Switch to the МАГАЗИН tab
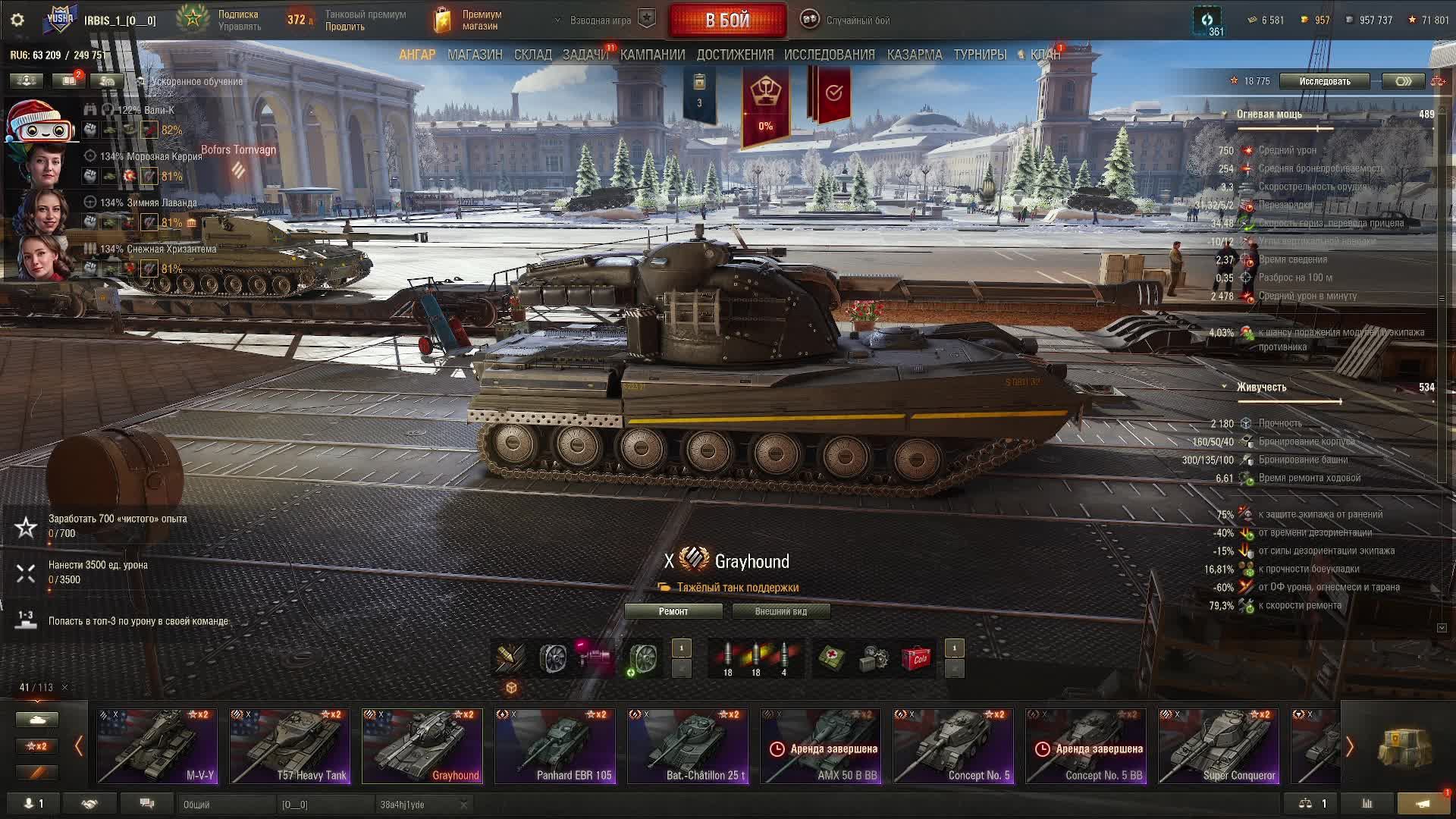This screenshot has width=1456, height=819. pyautogui.click(x=475, y=55)
